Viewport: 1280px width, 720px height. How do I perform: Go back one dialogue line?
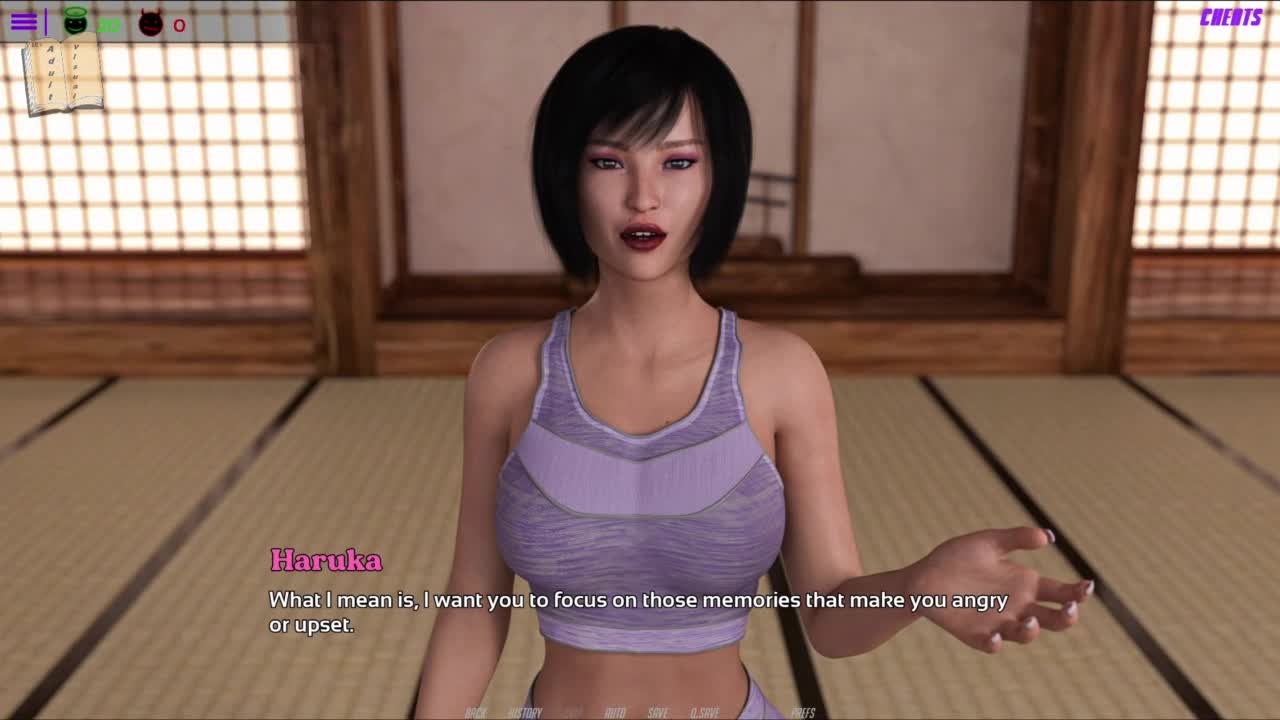click(x=476, y=712)
